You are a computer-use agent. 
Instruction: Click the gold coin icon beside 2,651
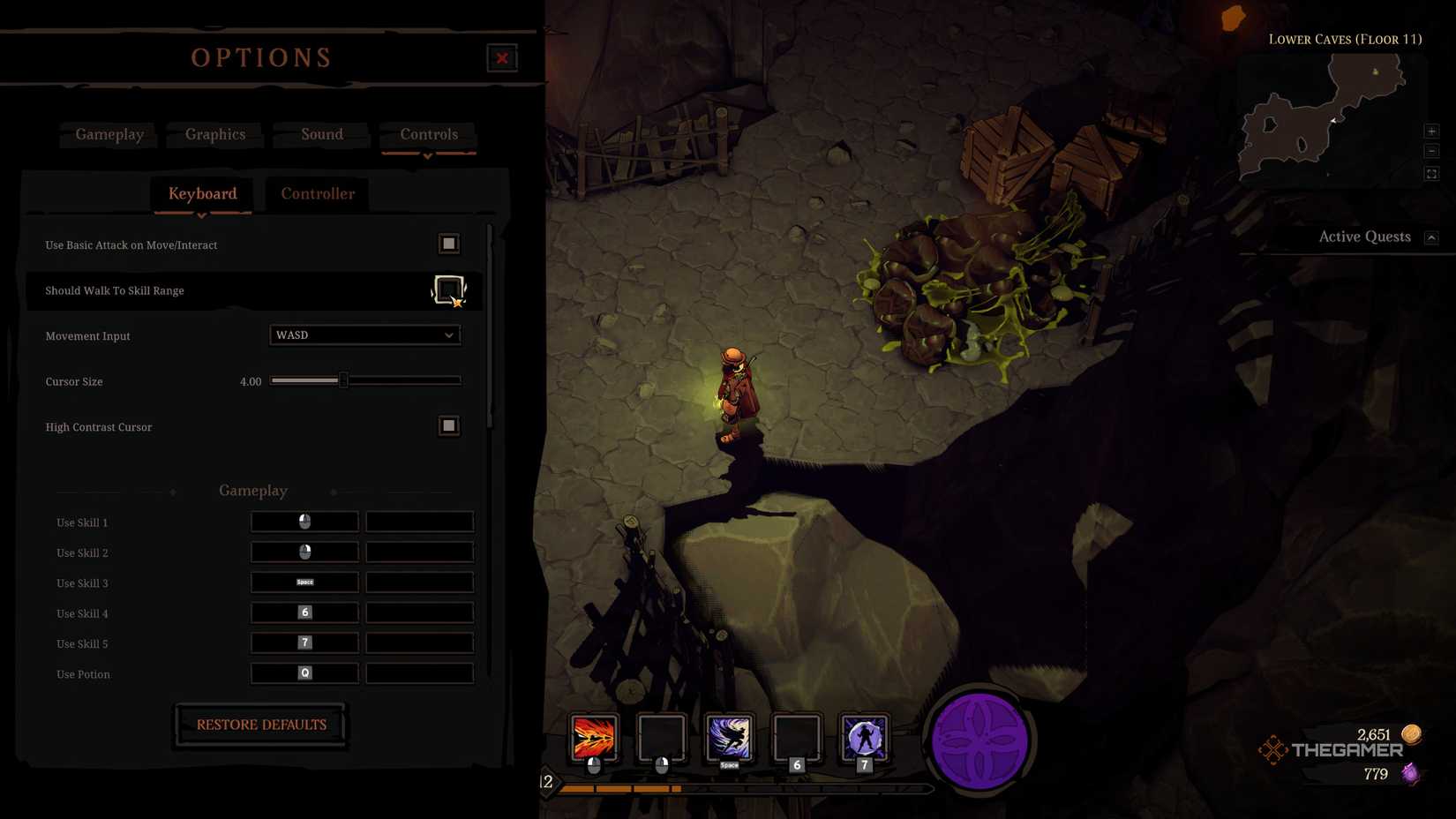point(1410,733)
